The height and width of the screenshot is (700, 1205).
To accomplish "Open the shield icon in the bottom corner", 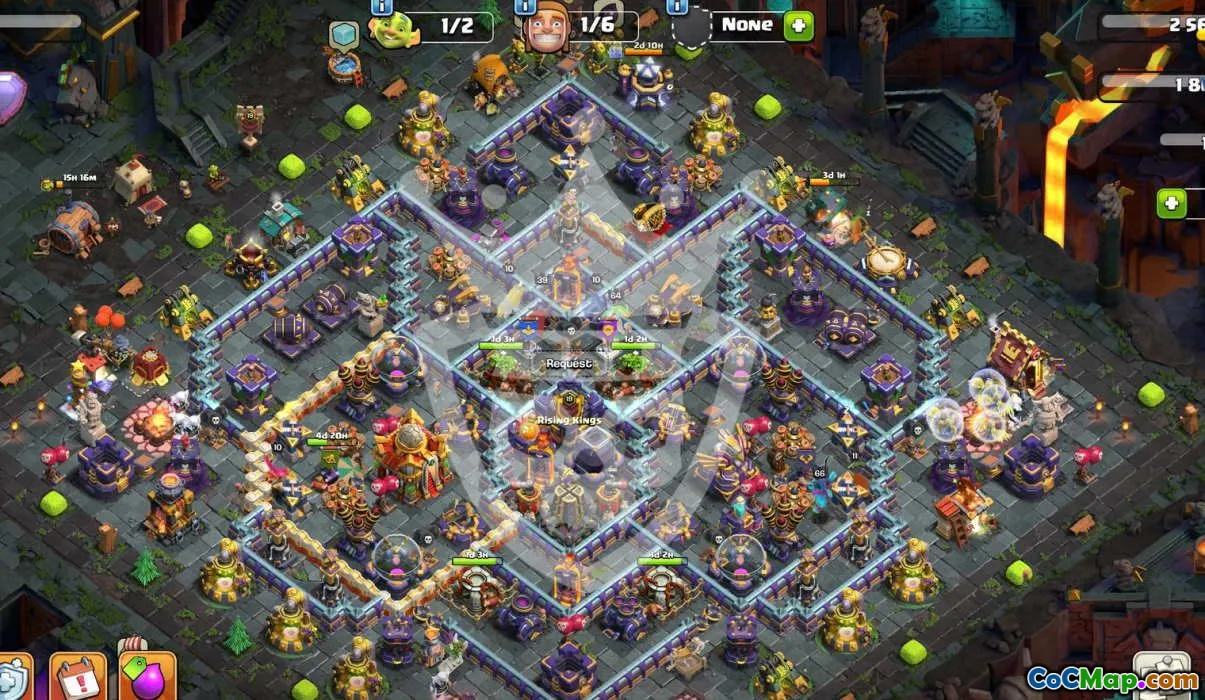I will [12, 680].
